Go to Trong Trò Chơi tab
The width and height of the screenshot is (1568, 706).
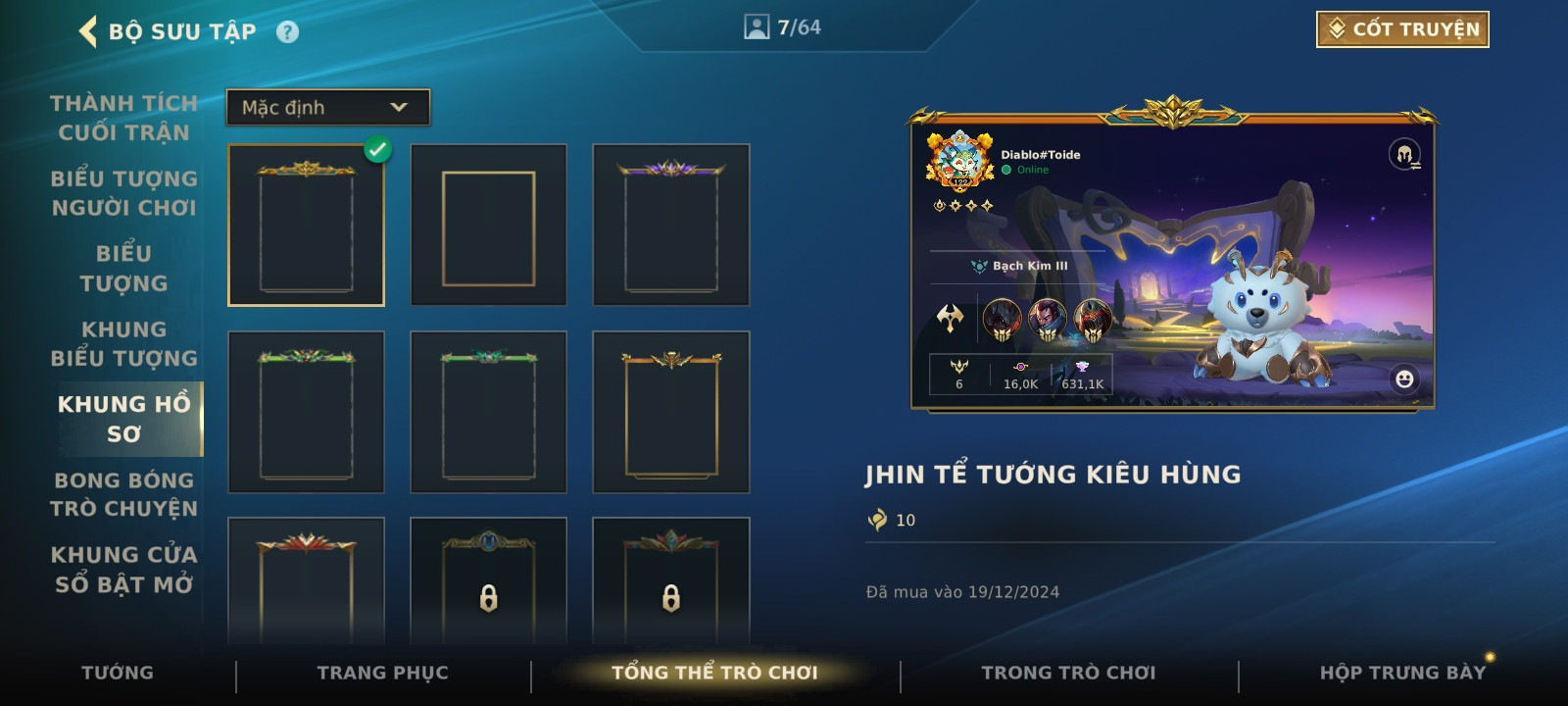click(1068, 673)
